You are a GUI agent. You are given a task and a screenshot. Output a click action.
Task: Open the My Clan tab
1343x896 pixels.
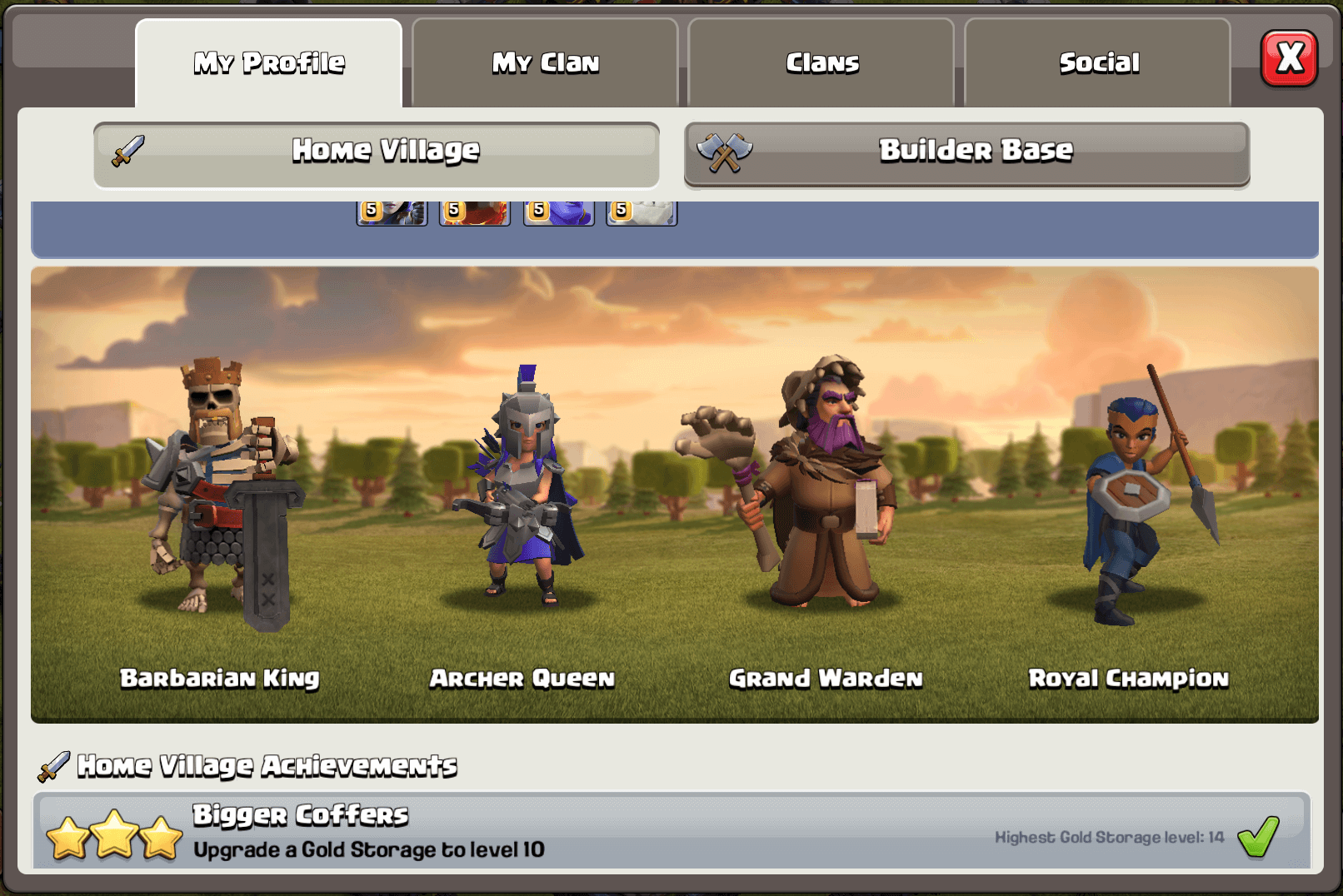(545, 63)
